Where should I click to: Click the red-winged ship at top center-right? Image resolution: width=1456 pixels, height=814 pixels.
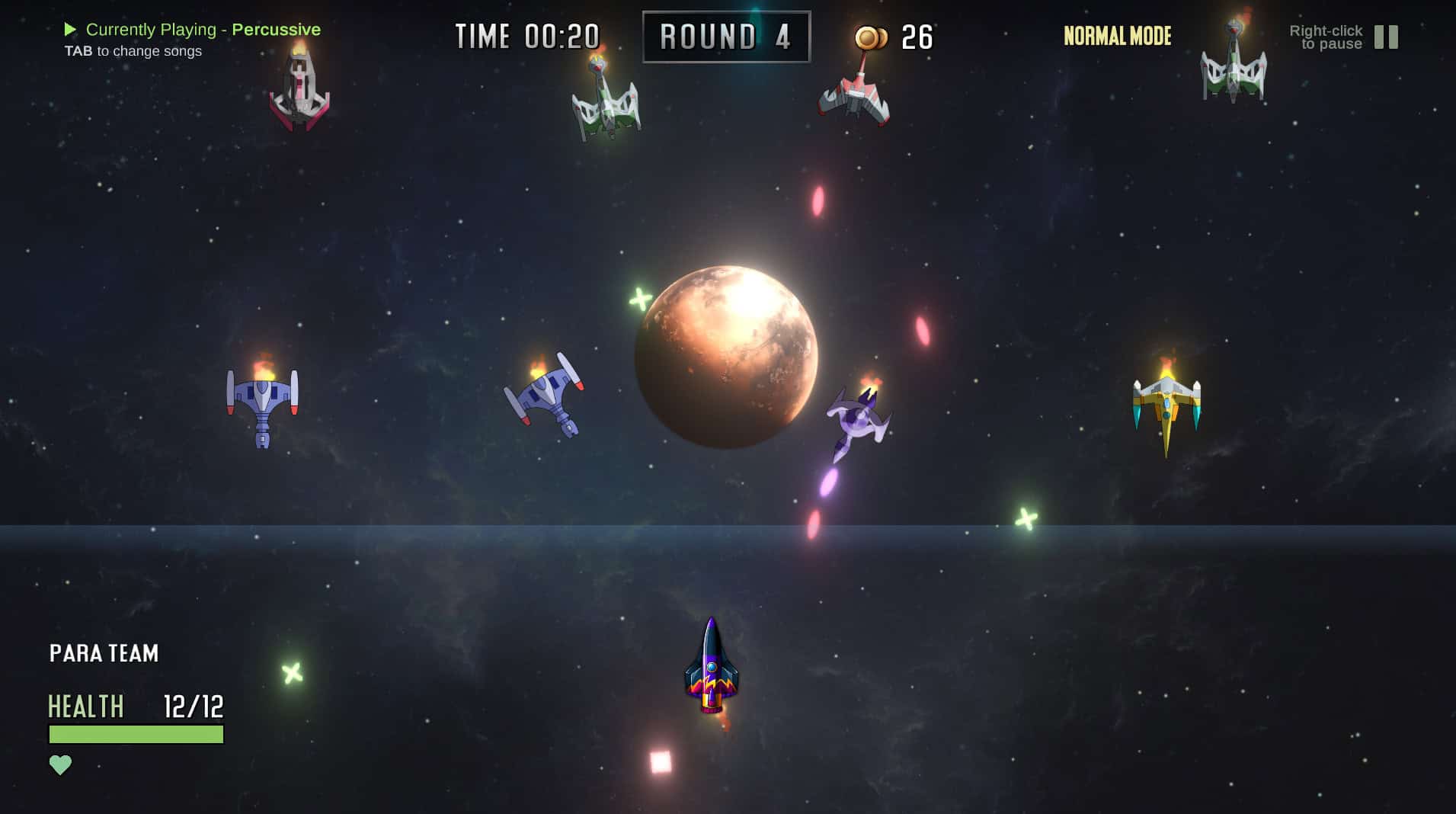coord(853,99)
